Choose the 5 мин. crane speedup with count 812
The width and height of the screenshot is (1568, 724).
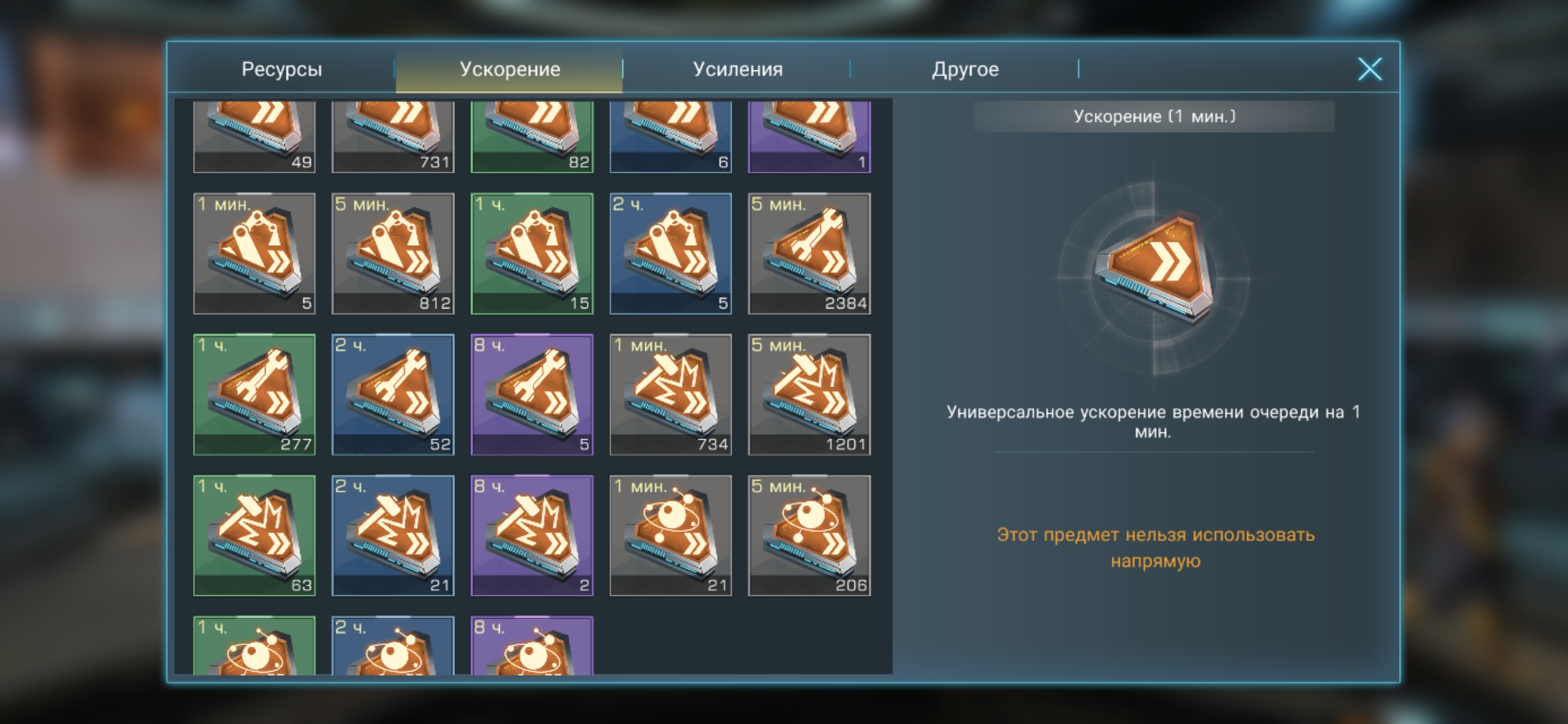coord(393,253)
